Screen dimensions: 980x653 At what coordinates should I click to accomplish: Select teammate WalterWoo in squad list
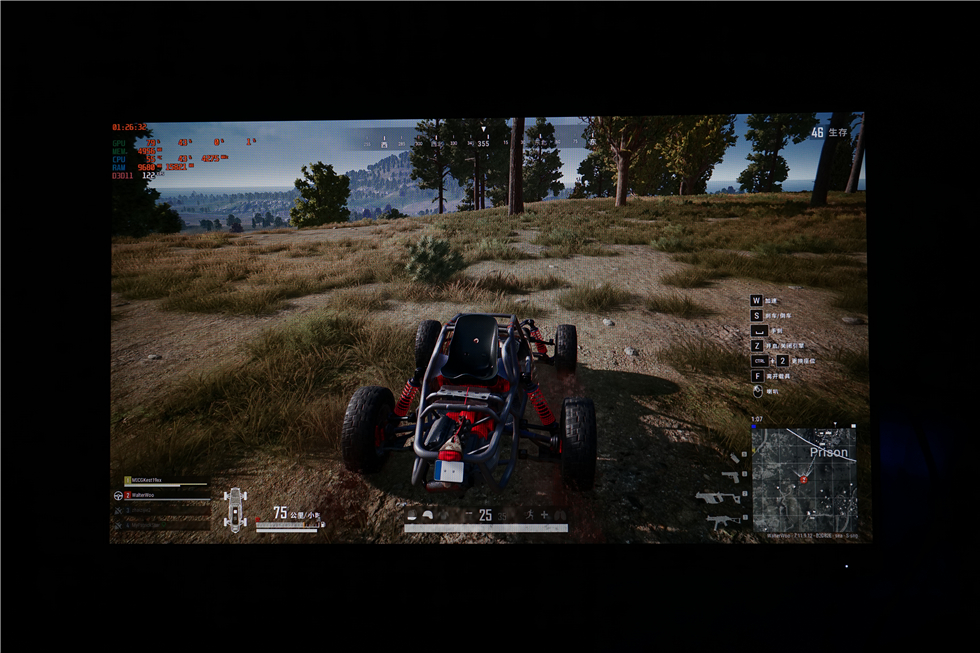(143, 495)
